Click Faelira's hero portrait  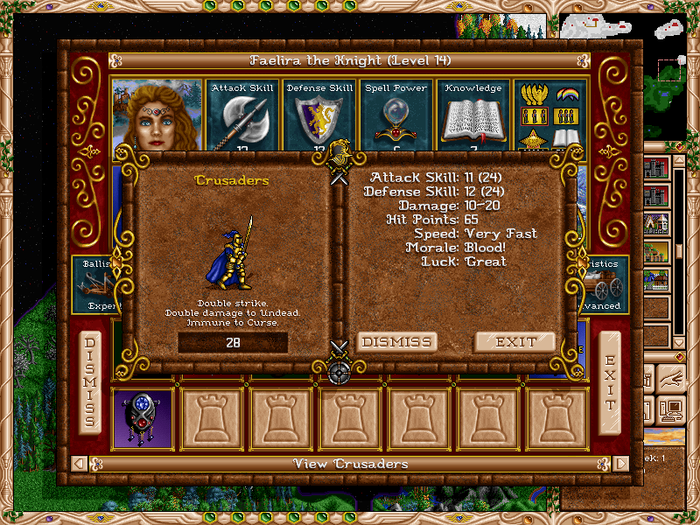157,115
